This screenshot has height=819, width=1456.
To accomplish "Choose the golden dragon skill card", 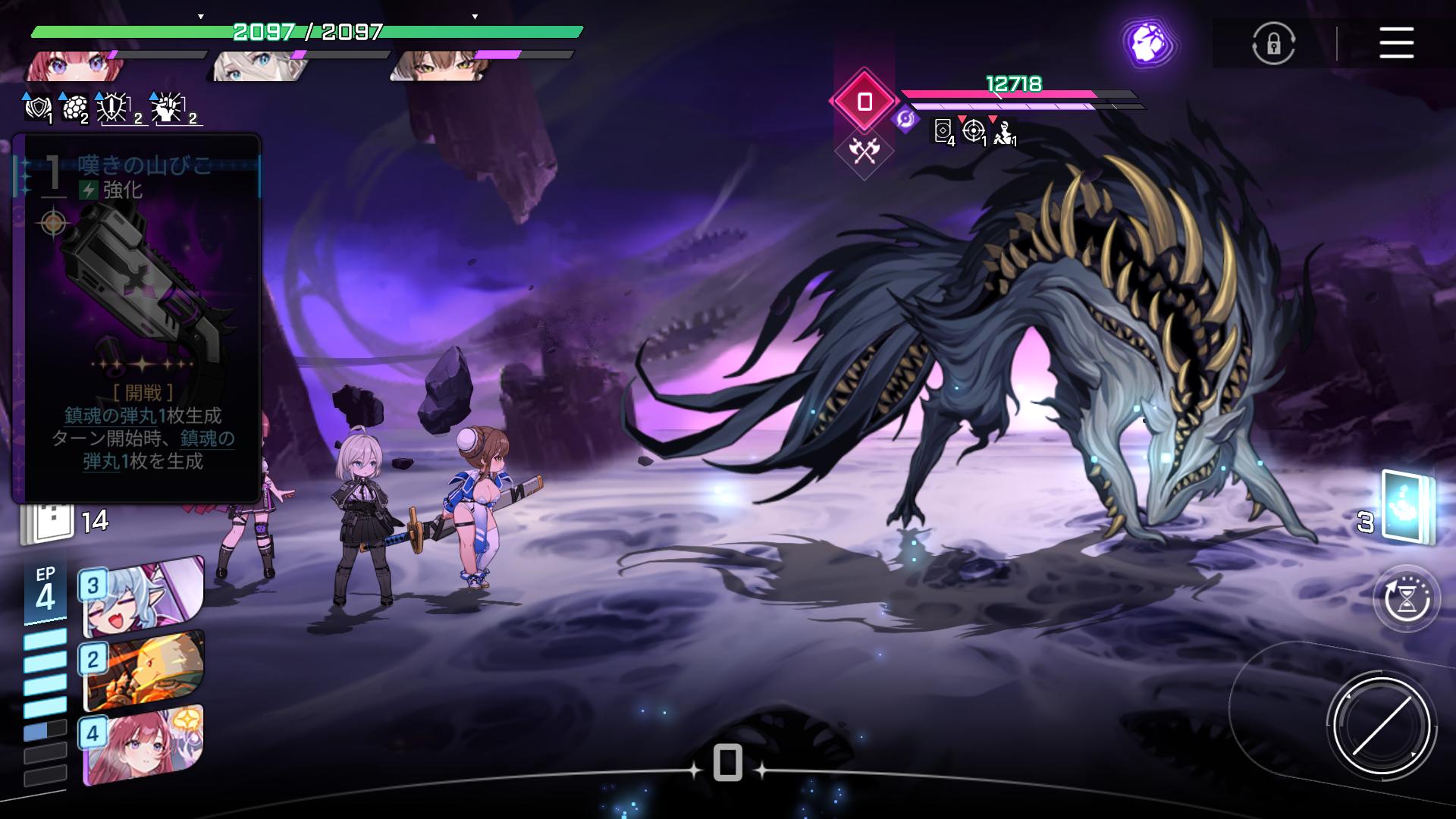I will [x=143, y=670].
